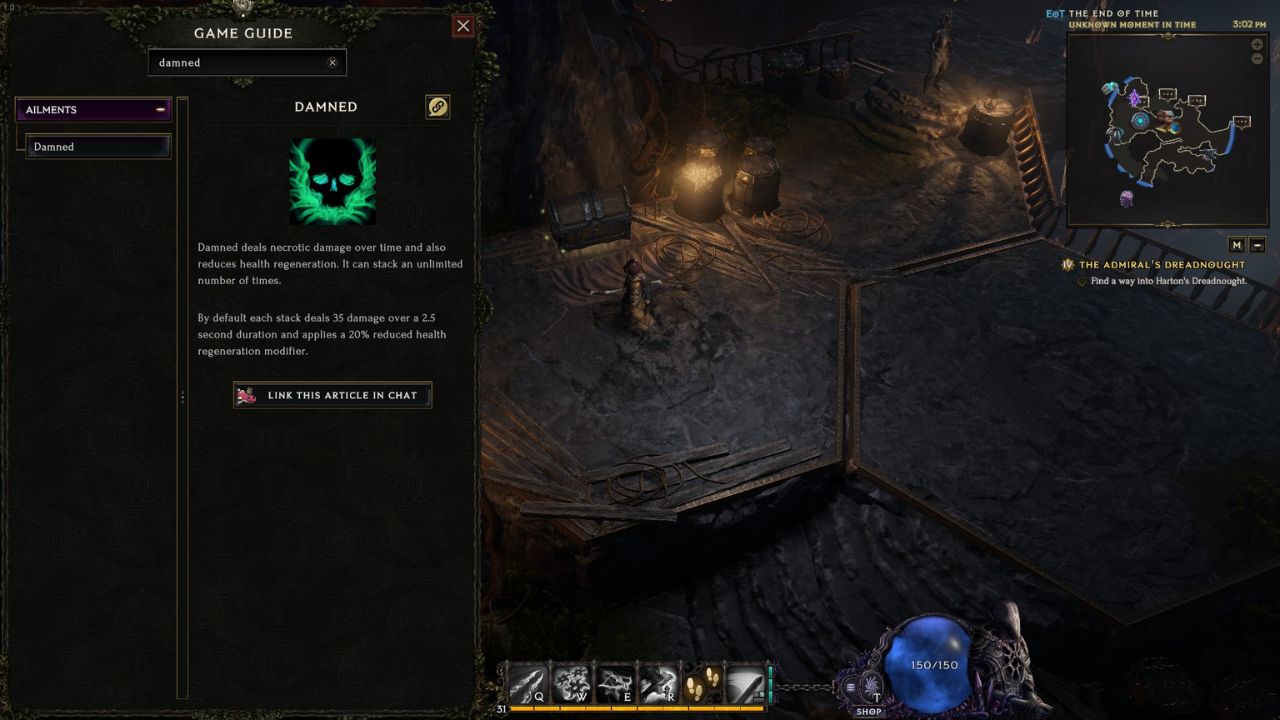This screenshot has width=1280, height=720.
Task: Minimize the minimap with the minus button
Action: coord(1257,58)
